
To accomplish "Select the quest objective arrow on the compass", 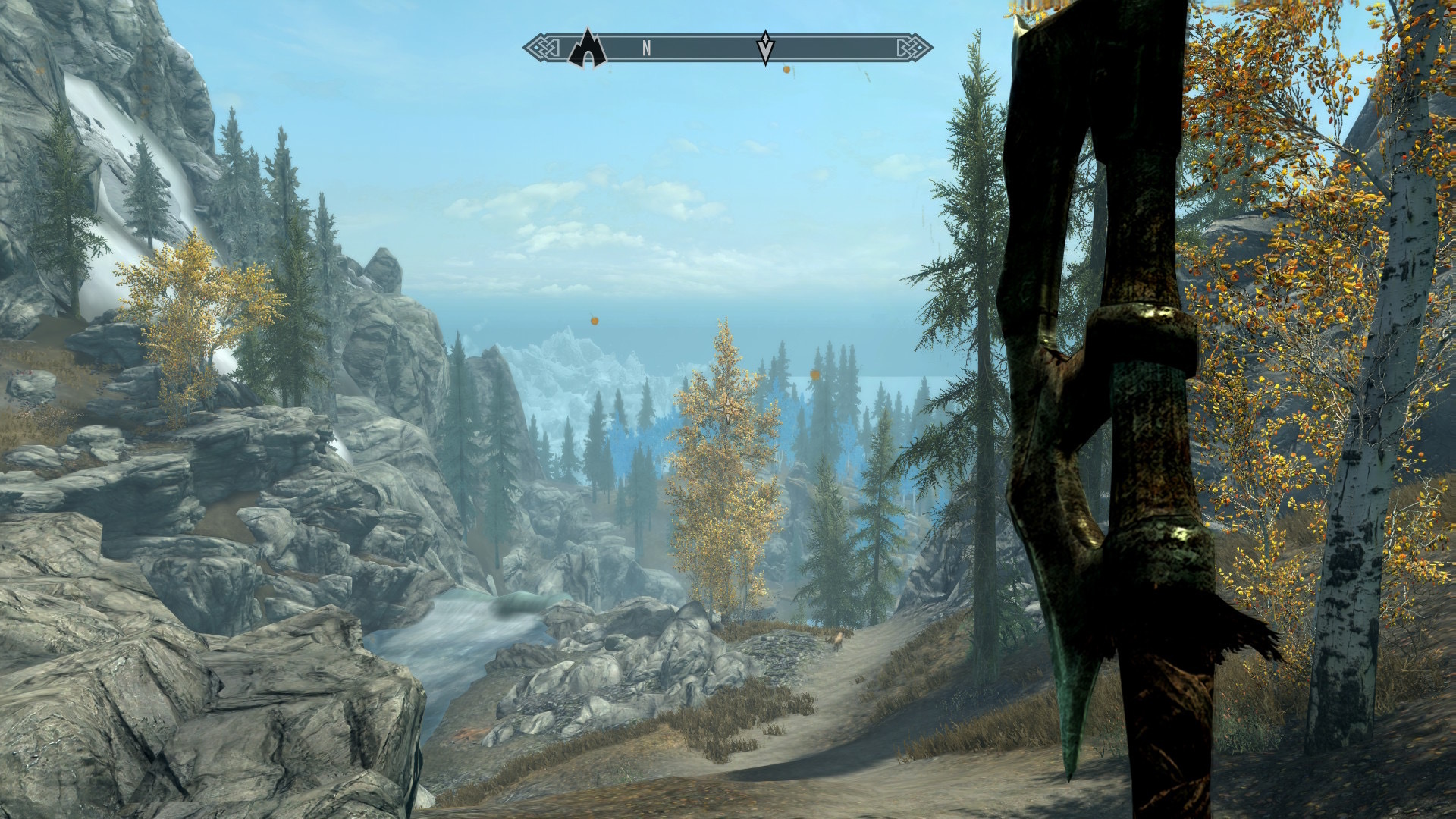I will (766, 48).
